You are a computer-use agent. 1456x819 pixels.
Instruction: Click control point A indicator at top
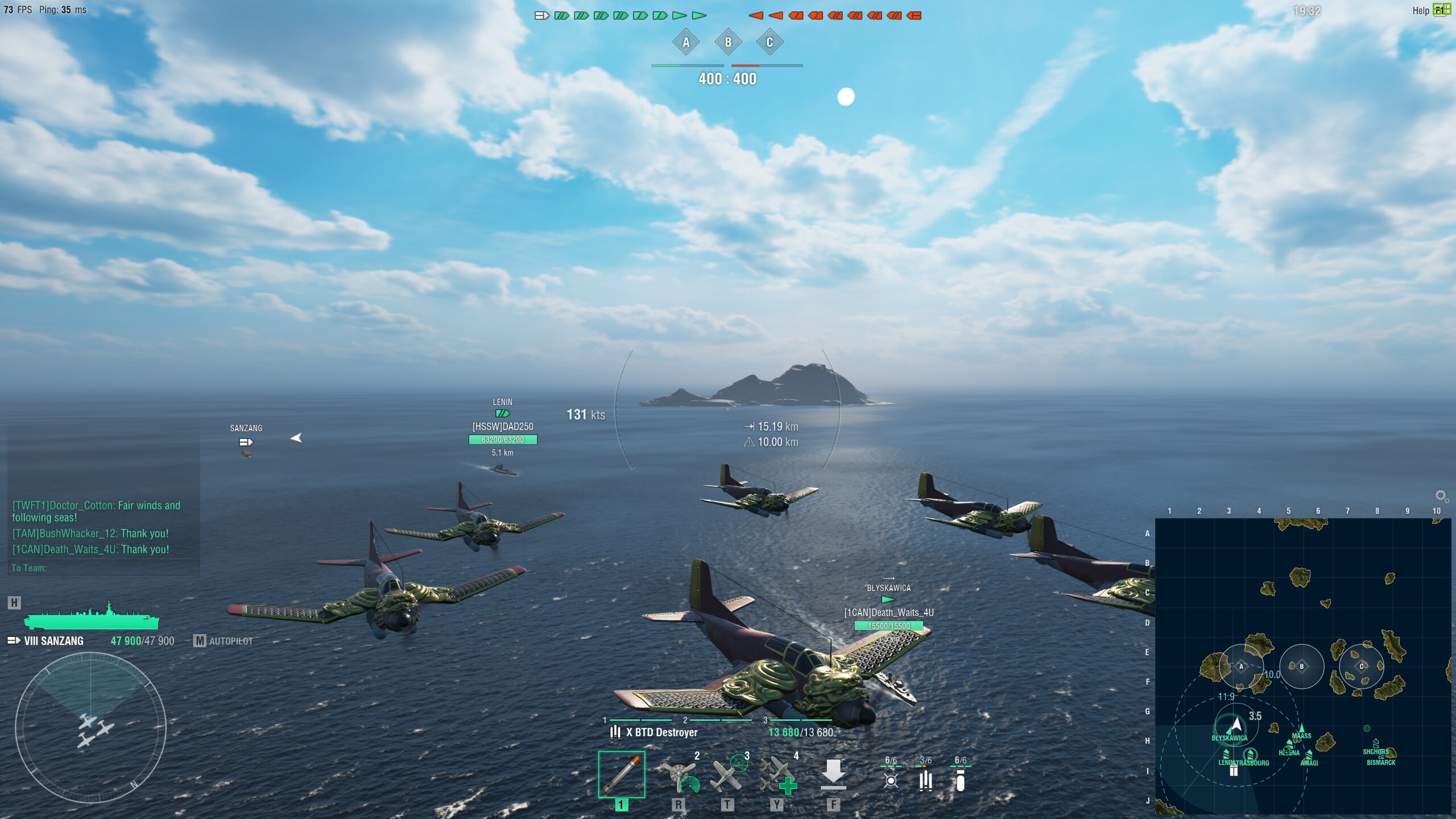coord(686,42)
